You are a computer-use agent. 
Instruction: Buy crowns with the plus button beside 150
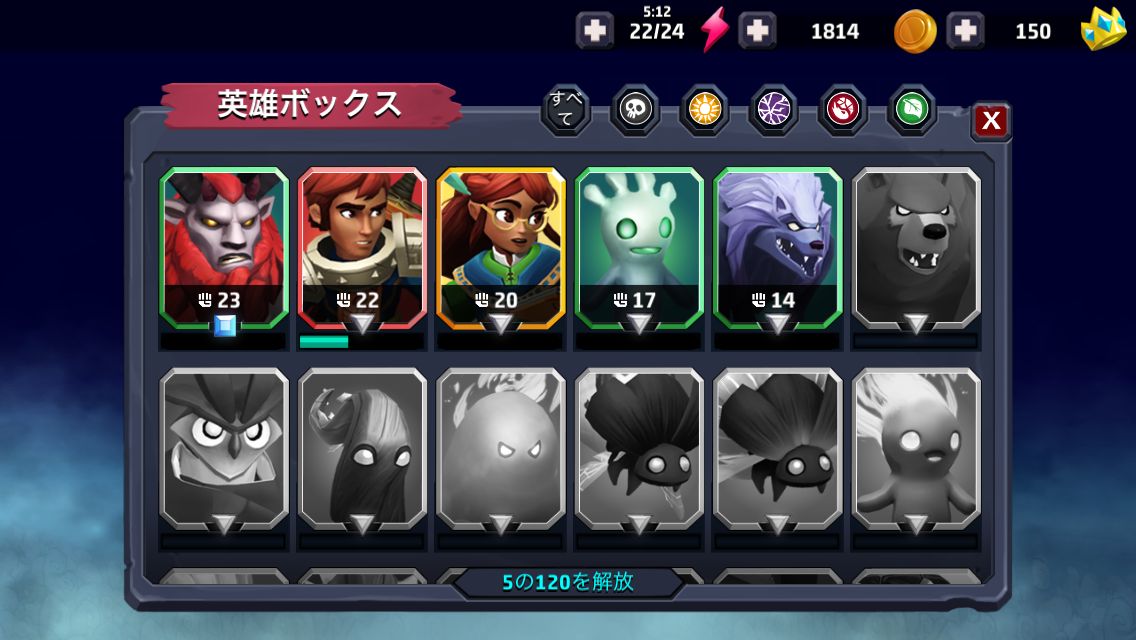(965, 31)
